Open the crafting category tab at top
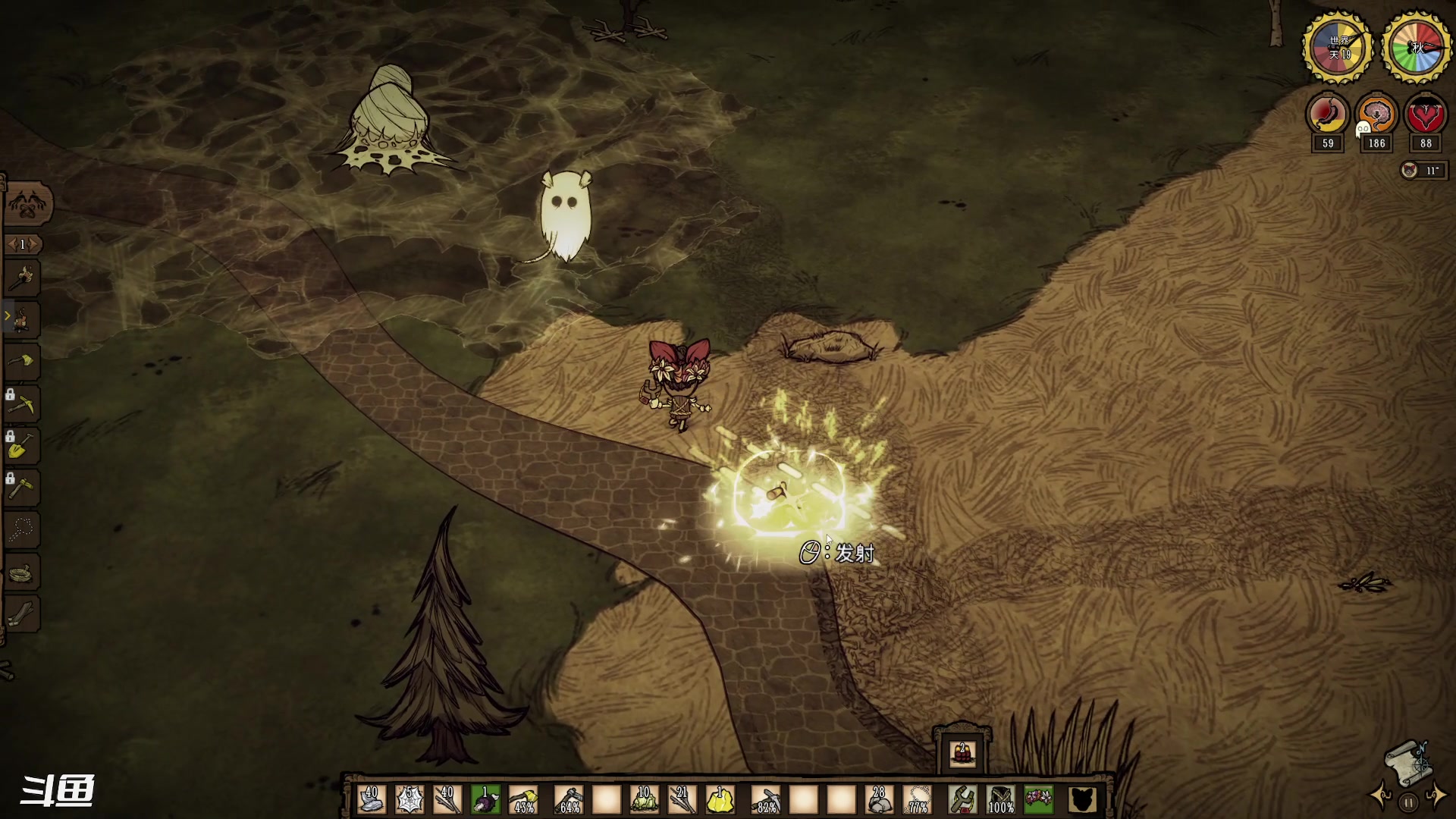Screen dimensions: 1456x819 28,203
